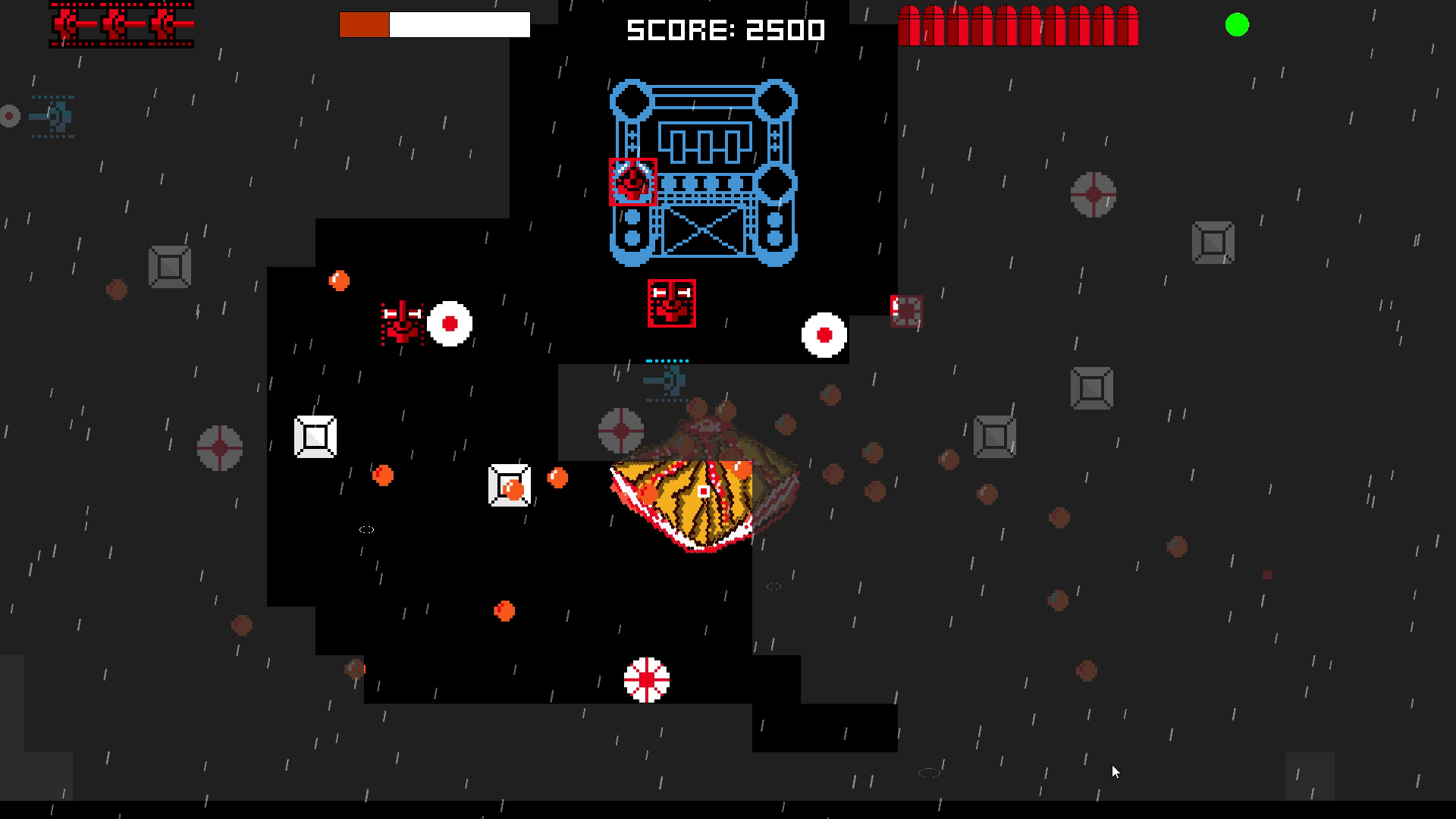The height and width of the screenshot is (819, 1456).
Task: Click the leftmost red bullet in ammo row
Action: point(908,24)
